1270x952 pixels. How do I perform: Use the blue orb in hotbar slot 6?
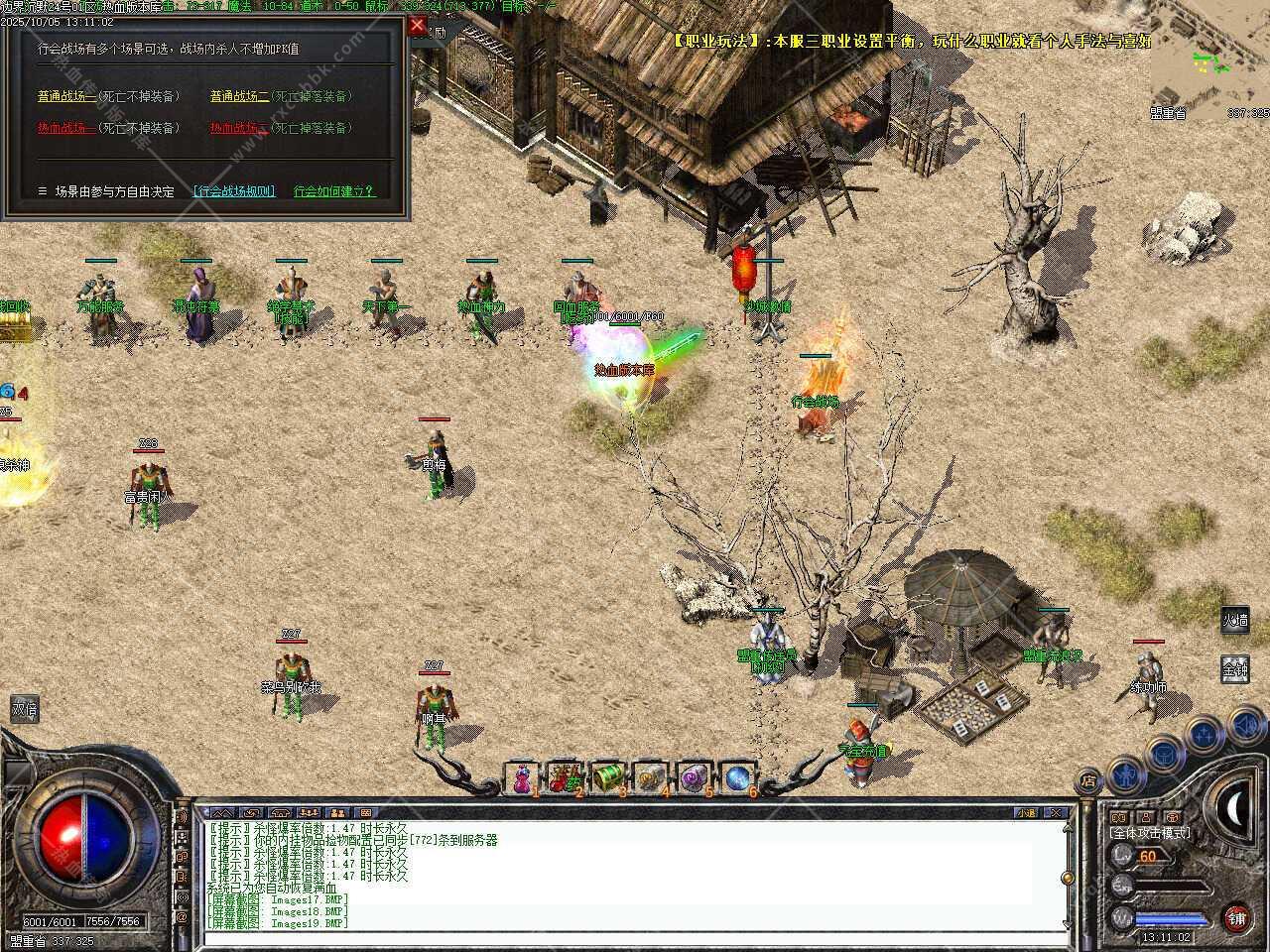[x=737, y=778]
